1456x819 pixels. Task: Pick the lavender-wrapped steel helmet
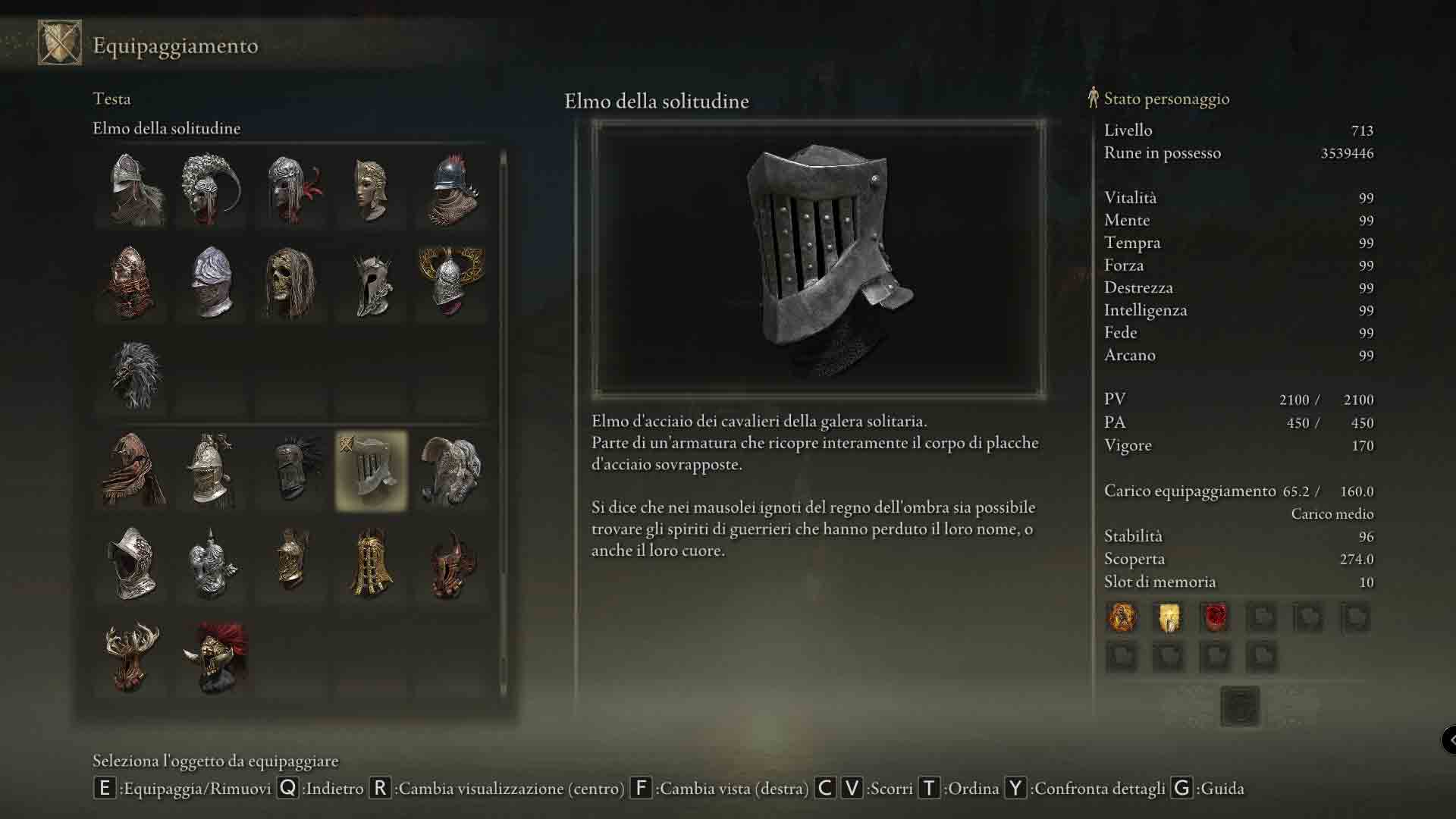click(212, 282)
